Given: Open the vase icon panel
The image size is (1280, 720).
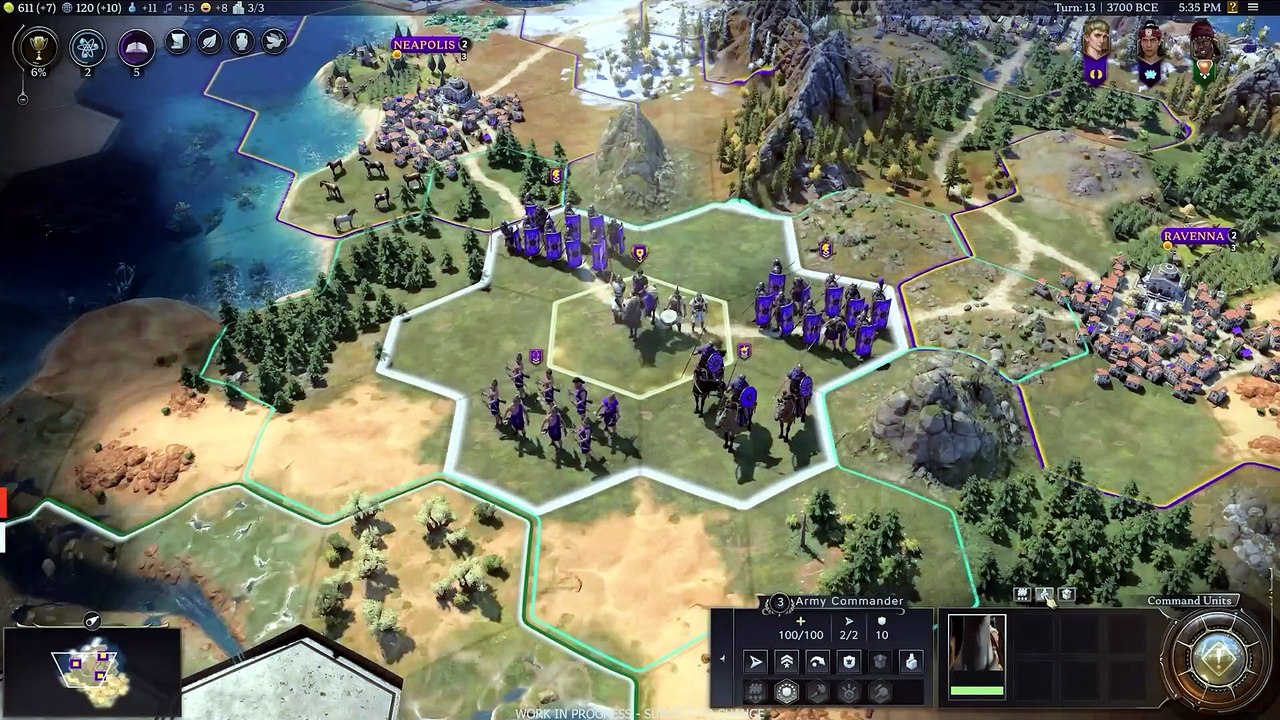Looking at the screenshot, I should tap(241, 42).
